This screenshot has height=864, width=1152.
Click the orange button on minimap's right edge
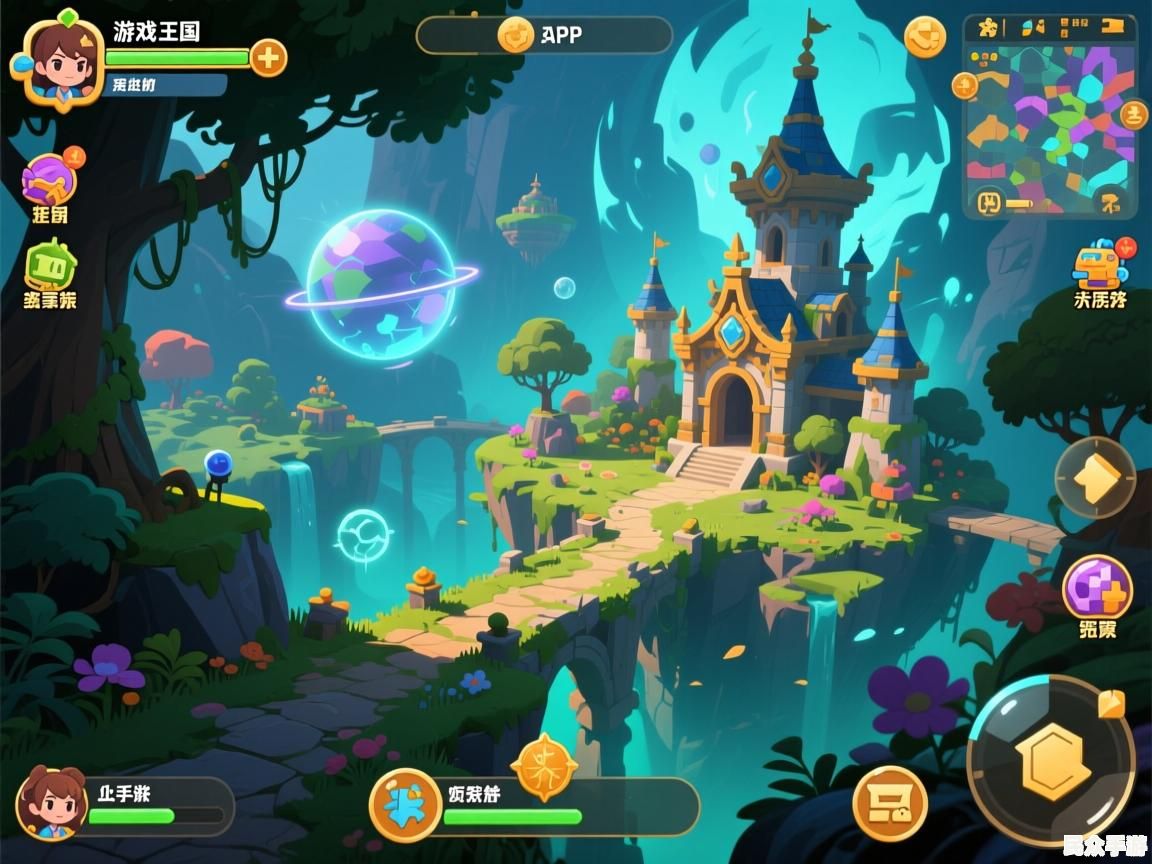1133,114
